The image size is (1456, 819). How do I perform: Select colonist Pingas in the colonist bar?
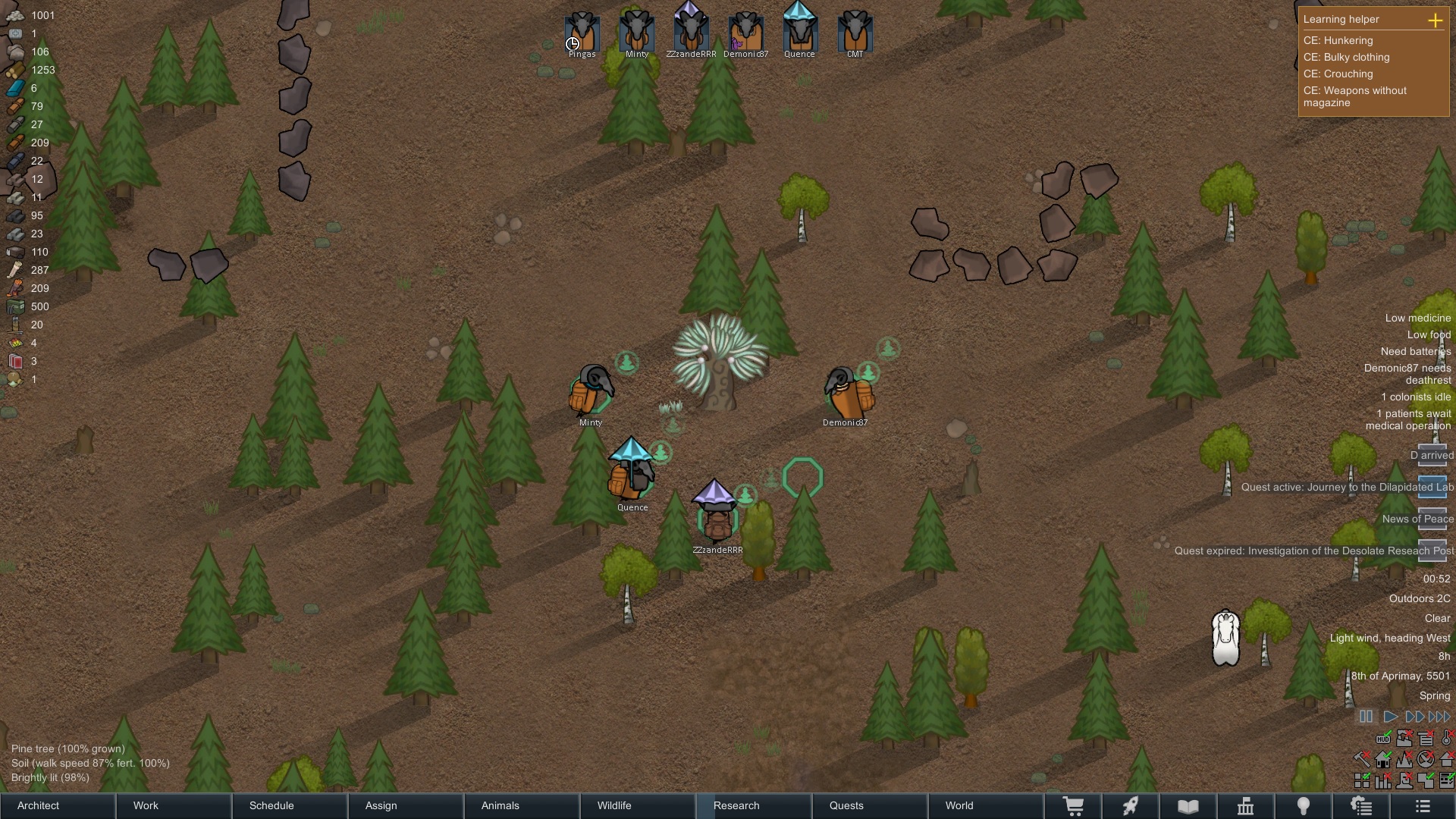582,32
